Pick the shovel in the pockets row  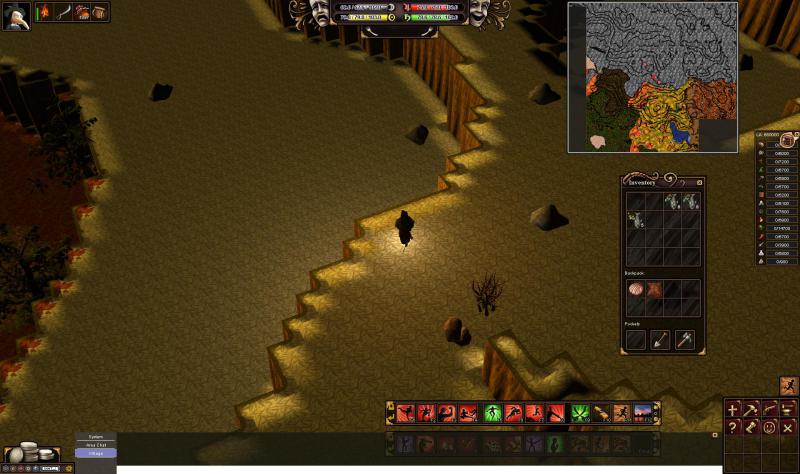pos(660,340)
